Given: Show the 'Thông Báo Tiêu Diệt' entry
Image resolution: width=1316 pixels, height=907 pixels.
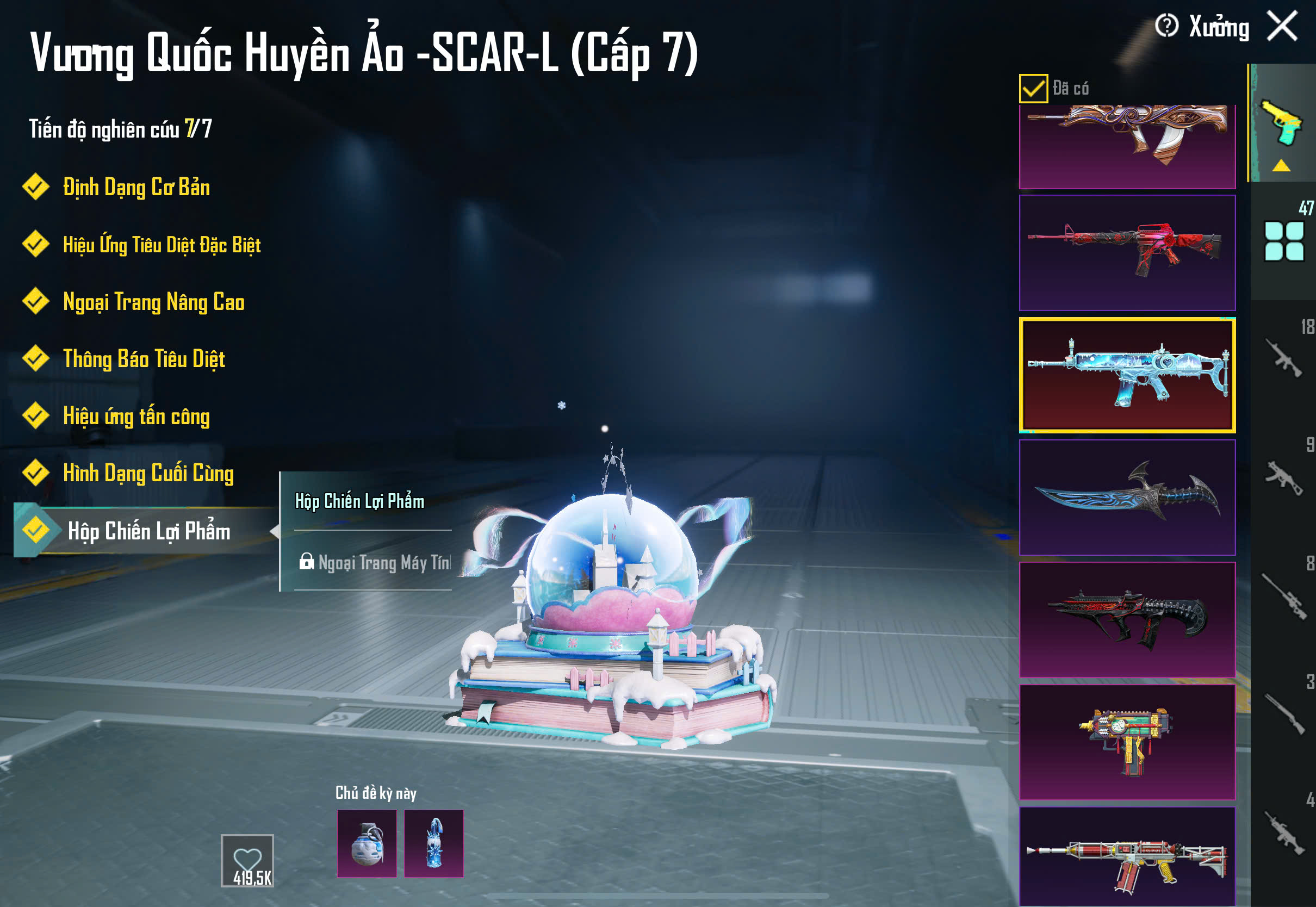Looking at the screenshot, I should pyautogui.click(x=144, y=358).
